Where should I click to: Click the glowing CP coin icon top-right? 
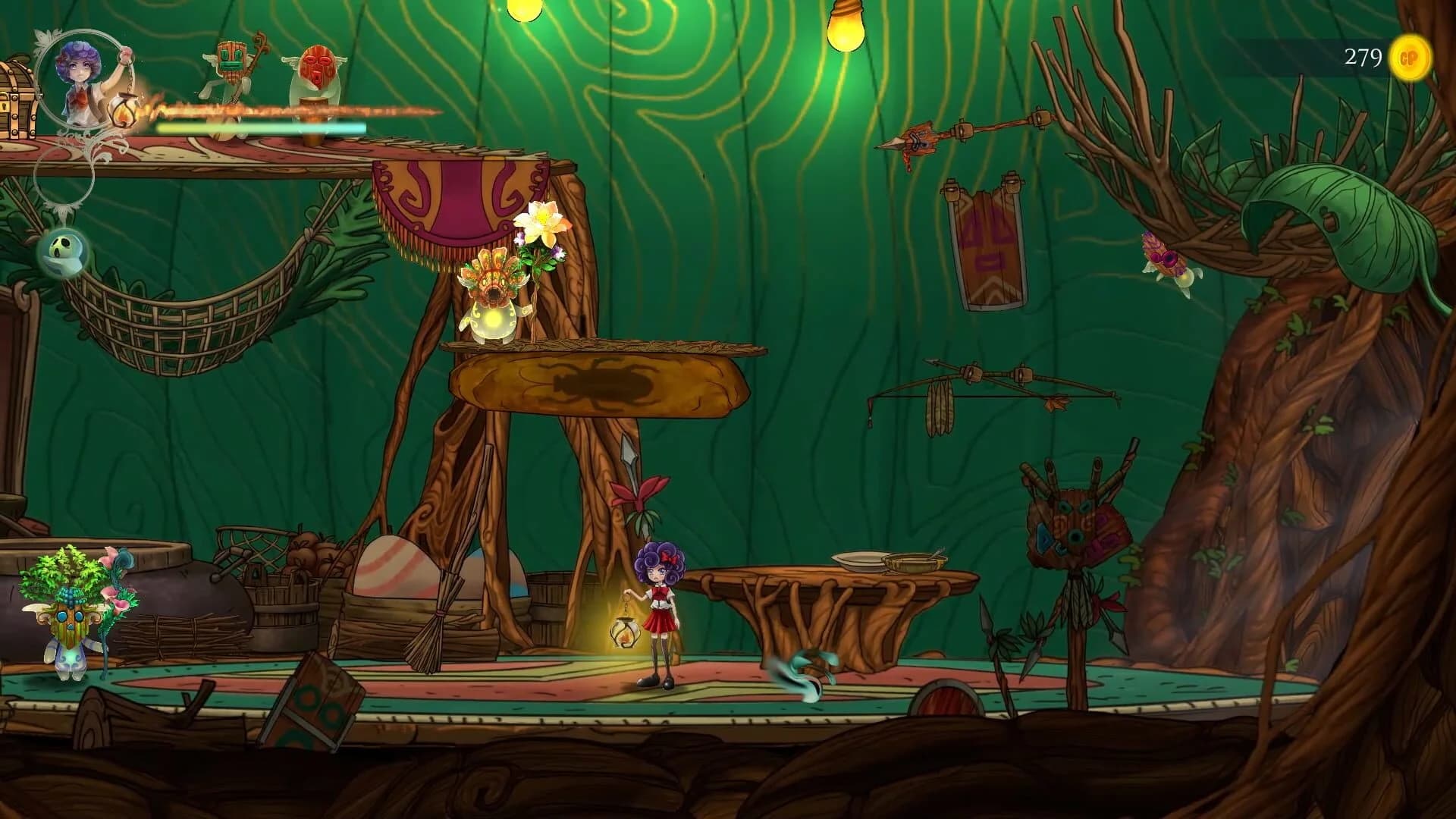tap(1409, 57)
